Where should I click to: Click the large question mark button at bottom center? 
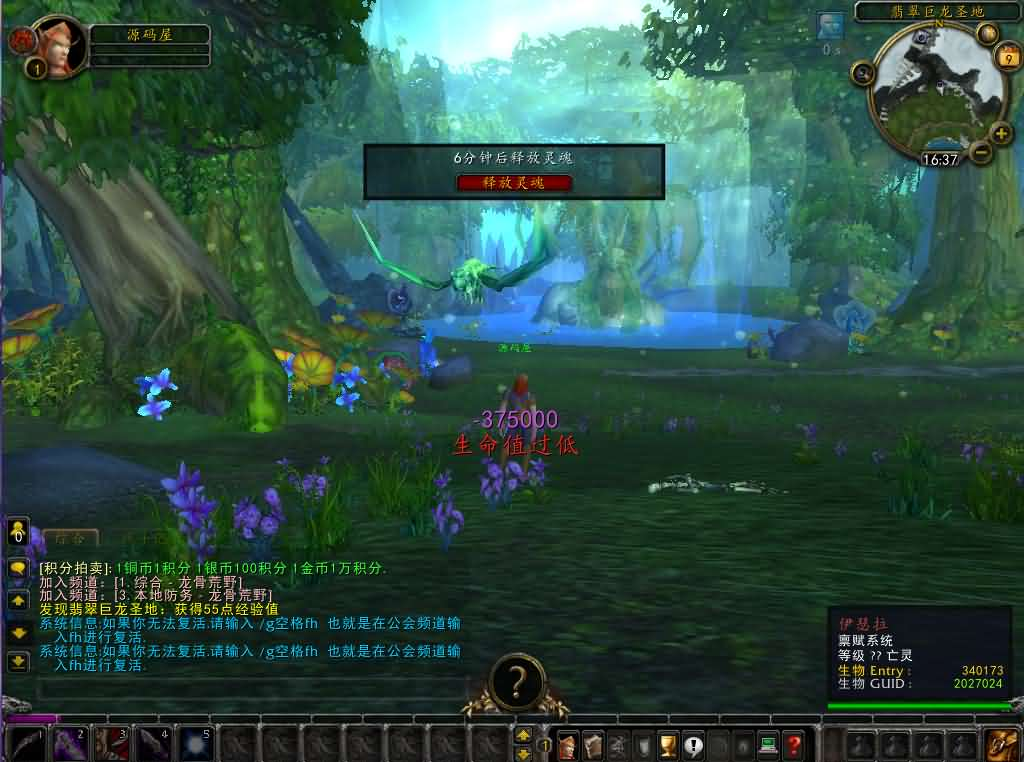click(516, 682)
